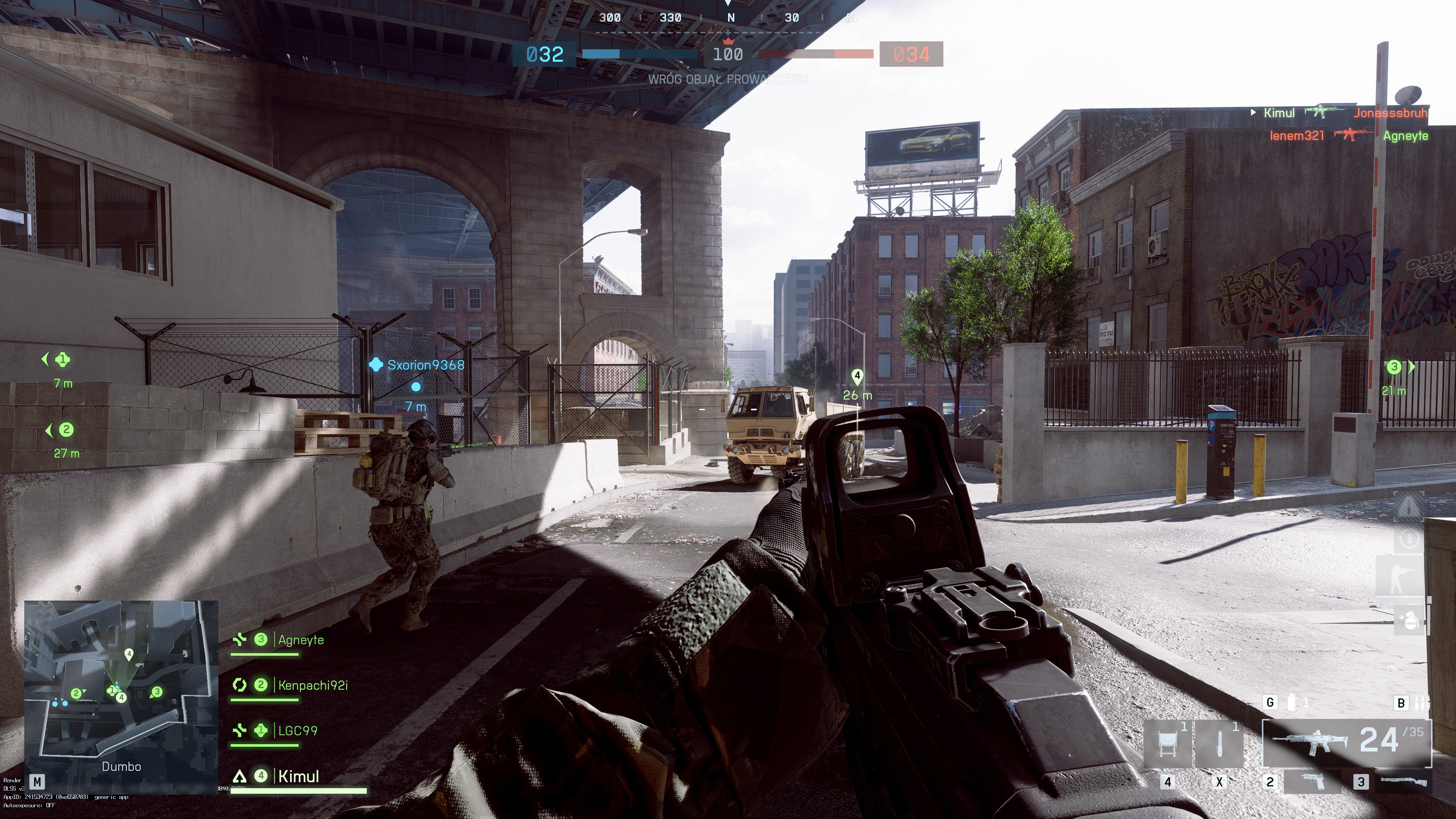Image resolution: width=1456 pixels, height=819 pixels.
Task: Switch to the shotgun weapon slot
Action: click(1404, 782)
